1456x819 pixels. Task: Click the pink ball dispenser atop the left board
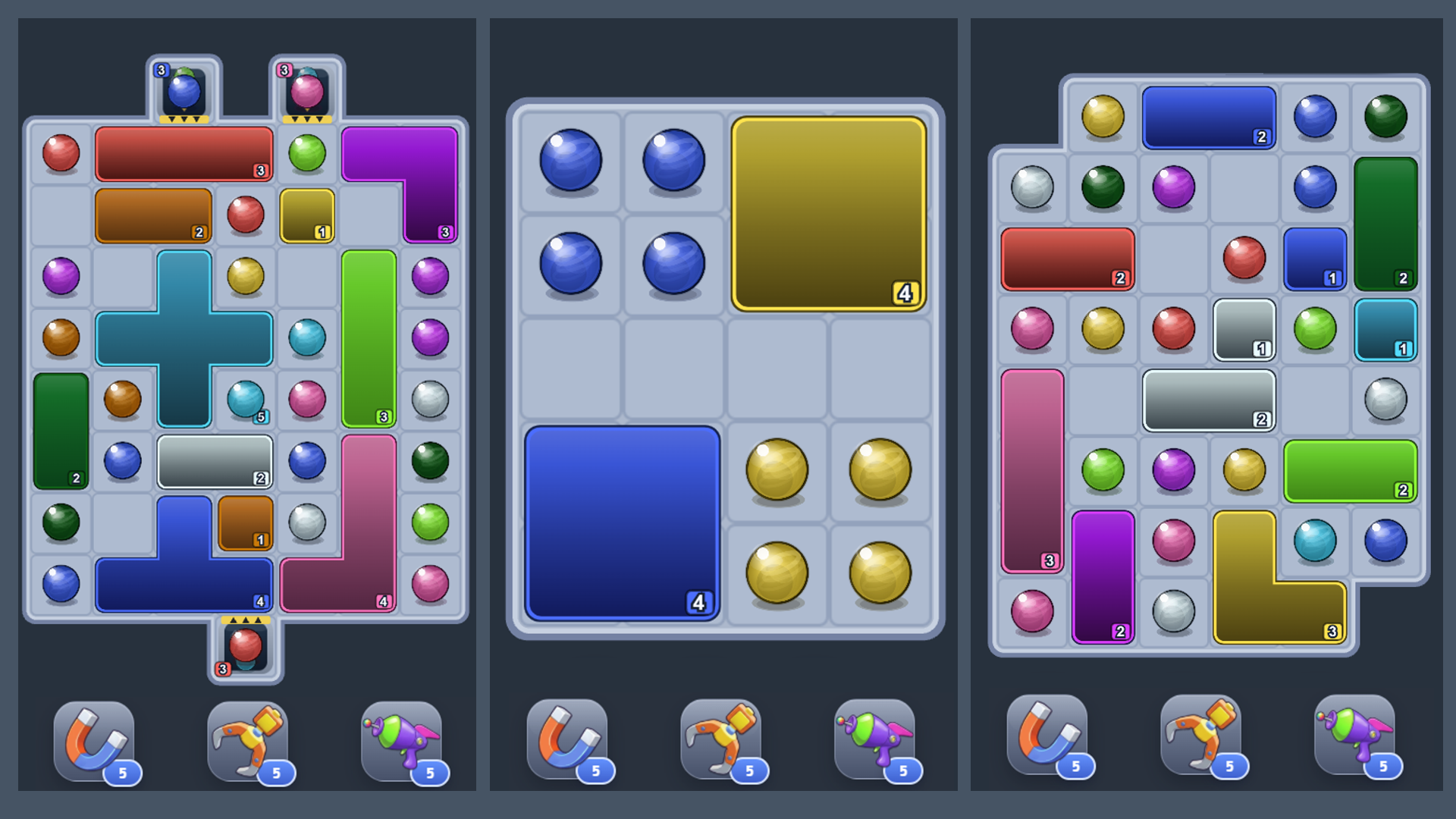tap(307, 89)
